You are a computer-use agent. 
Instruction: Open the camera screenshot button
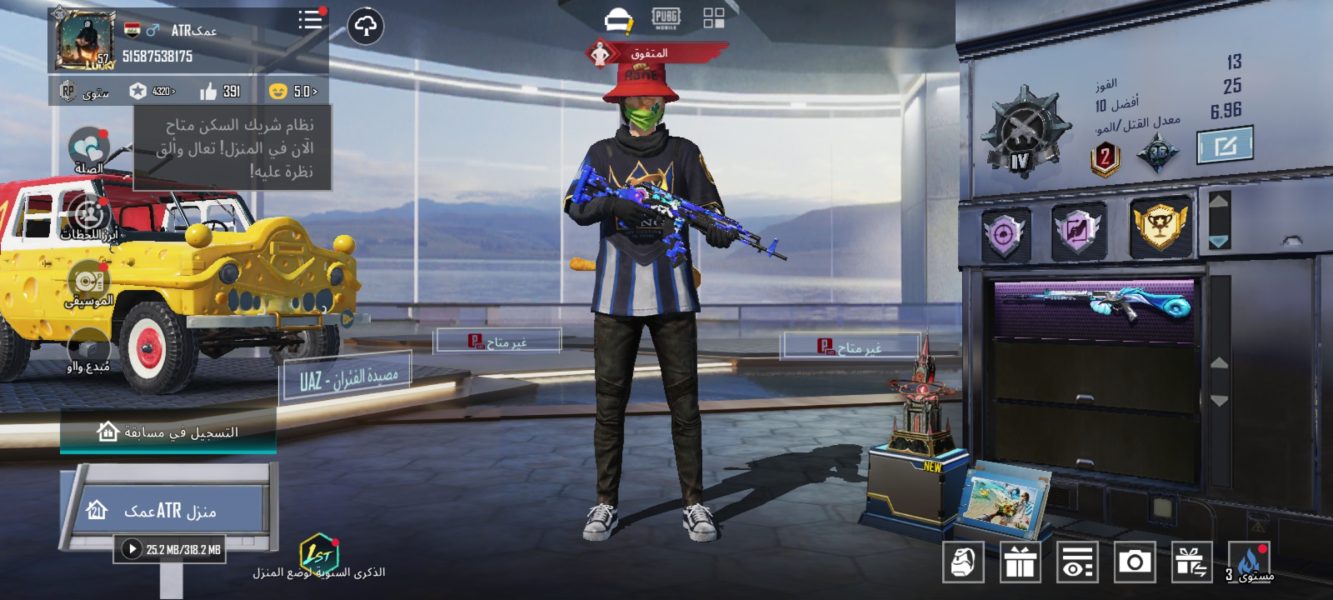1134,562
